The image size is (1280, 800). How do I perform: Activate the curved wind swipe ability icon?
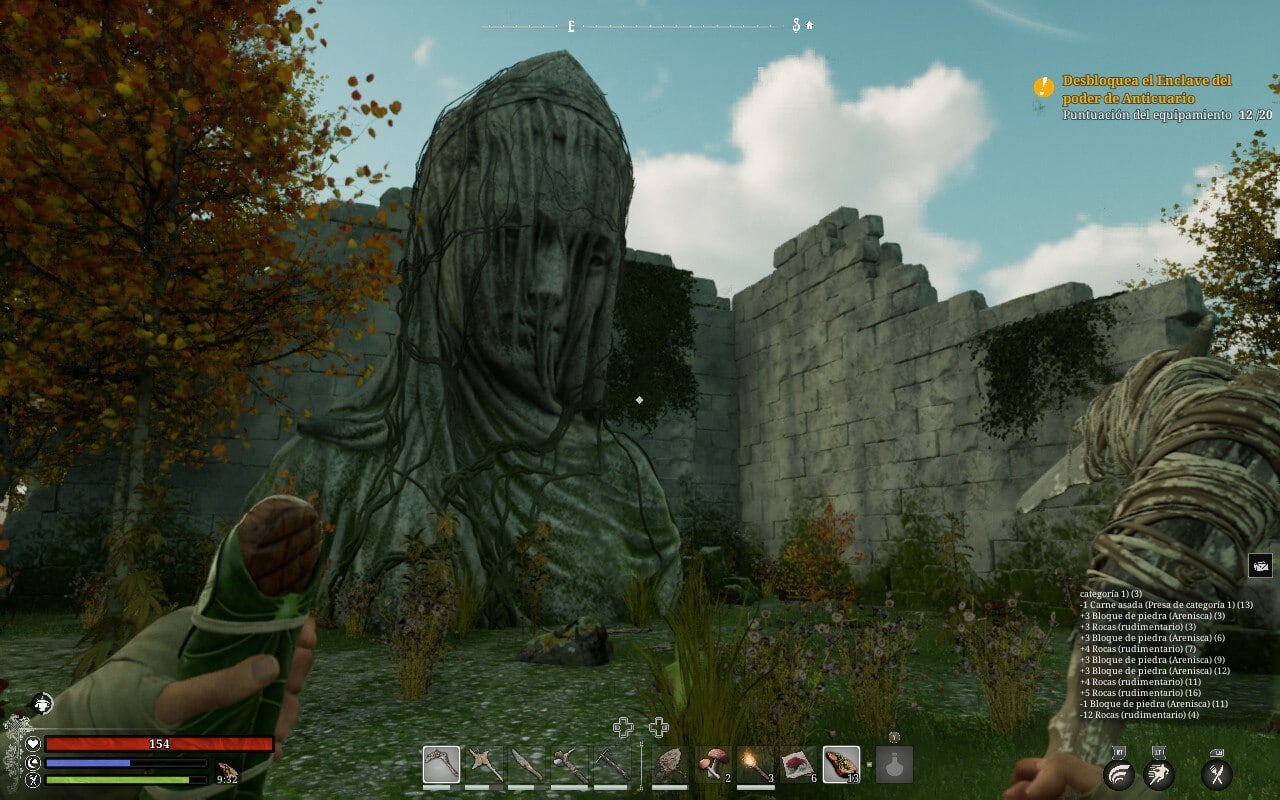(x=1118, y=773)
